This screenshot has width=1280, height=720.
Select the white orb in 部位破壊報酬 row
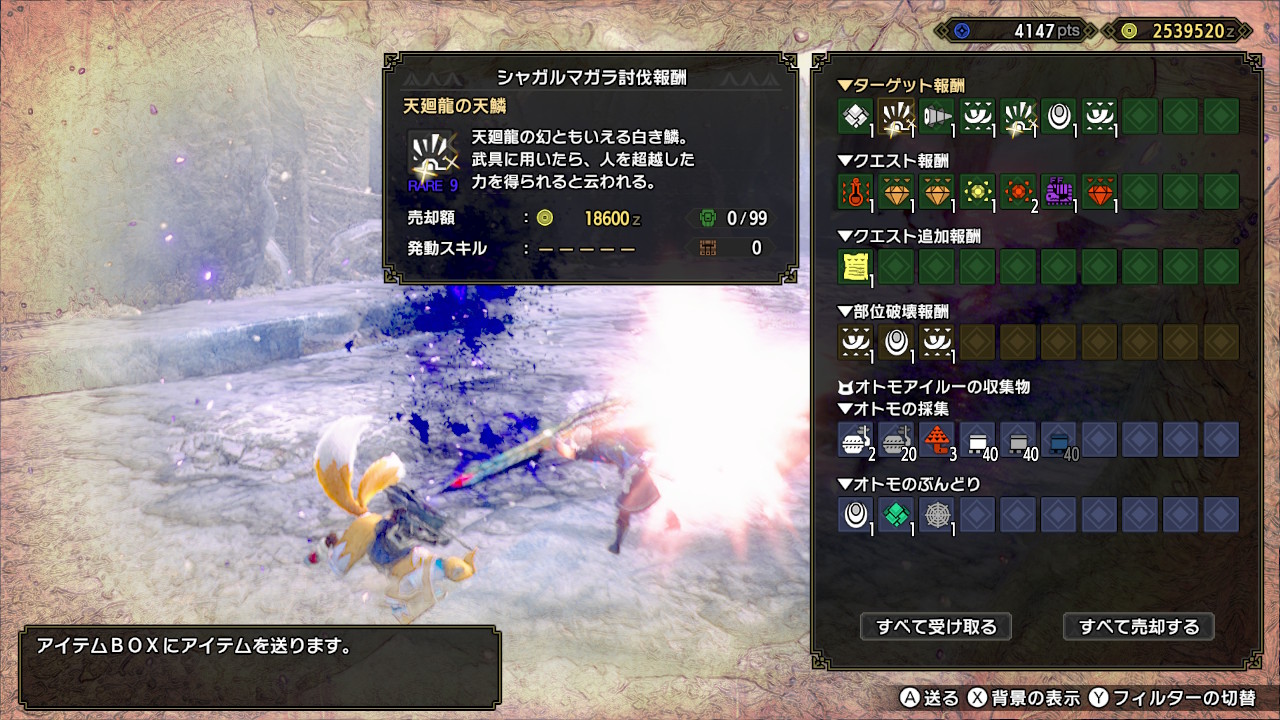(x=895, y=343)
